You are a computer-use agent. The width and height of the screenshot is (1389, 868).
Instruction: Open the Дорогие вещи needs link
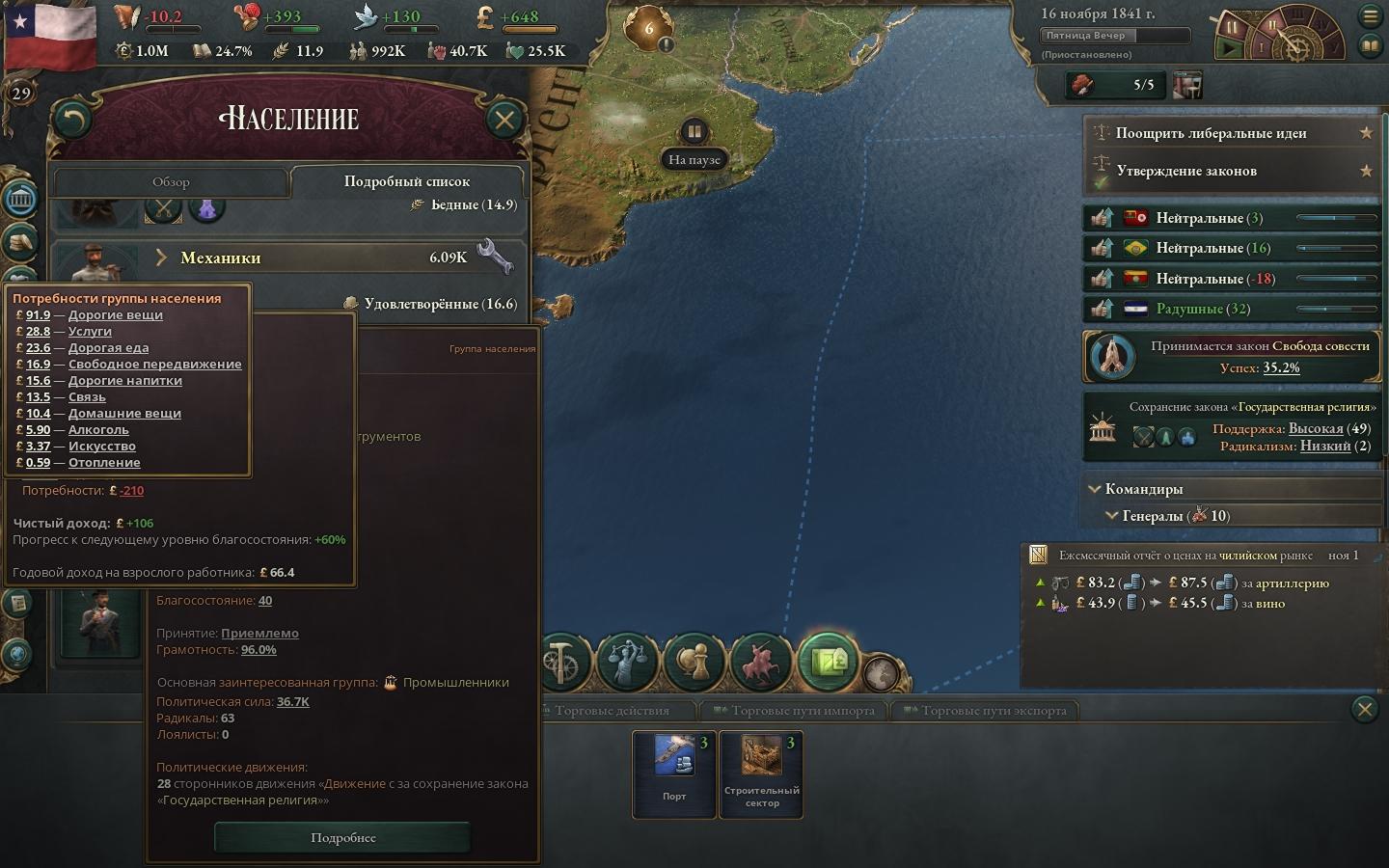point(115,314)
